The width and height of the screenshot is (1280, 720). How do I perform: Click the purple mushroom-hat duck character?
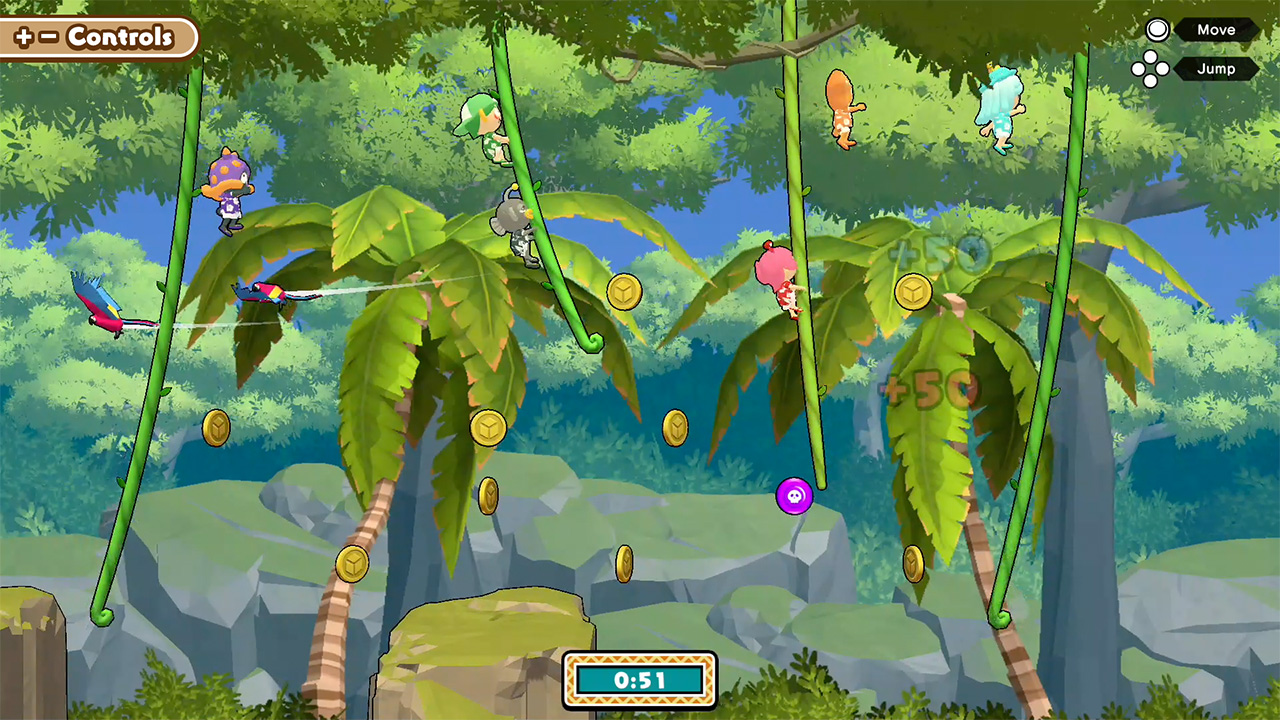[230, 190]
